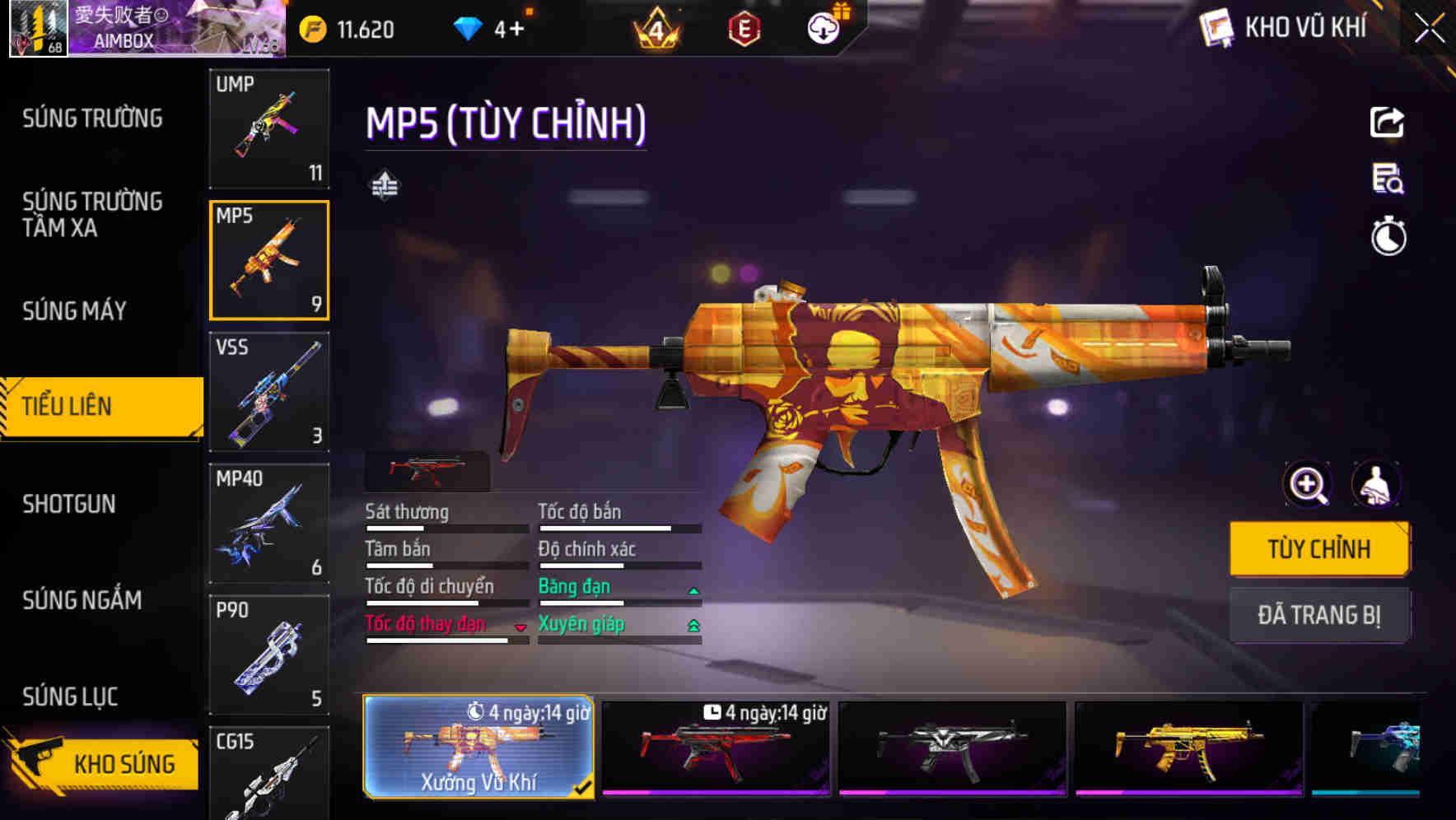Select the red MP5 skin thumbnail
Image resolution: width=1456 pixels, height=820 pixels.
[x=715, y=748]
